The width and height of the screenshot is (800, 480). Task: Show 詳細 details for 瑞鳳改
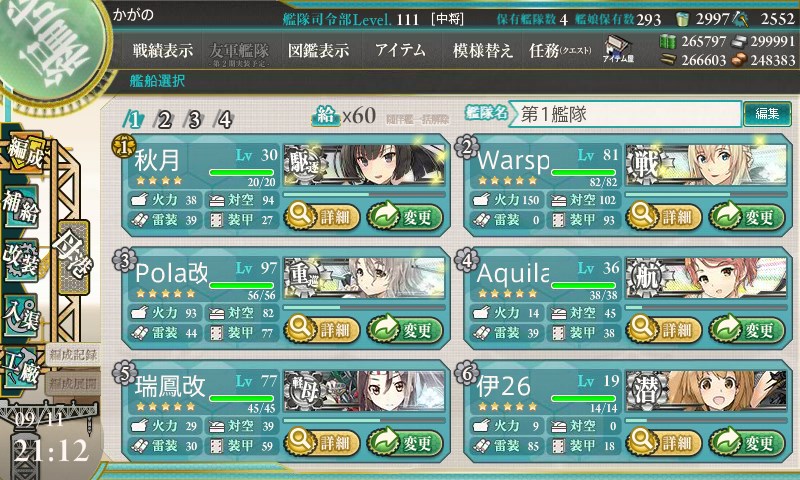pyautogui.click(x=320, y=442)
